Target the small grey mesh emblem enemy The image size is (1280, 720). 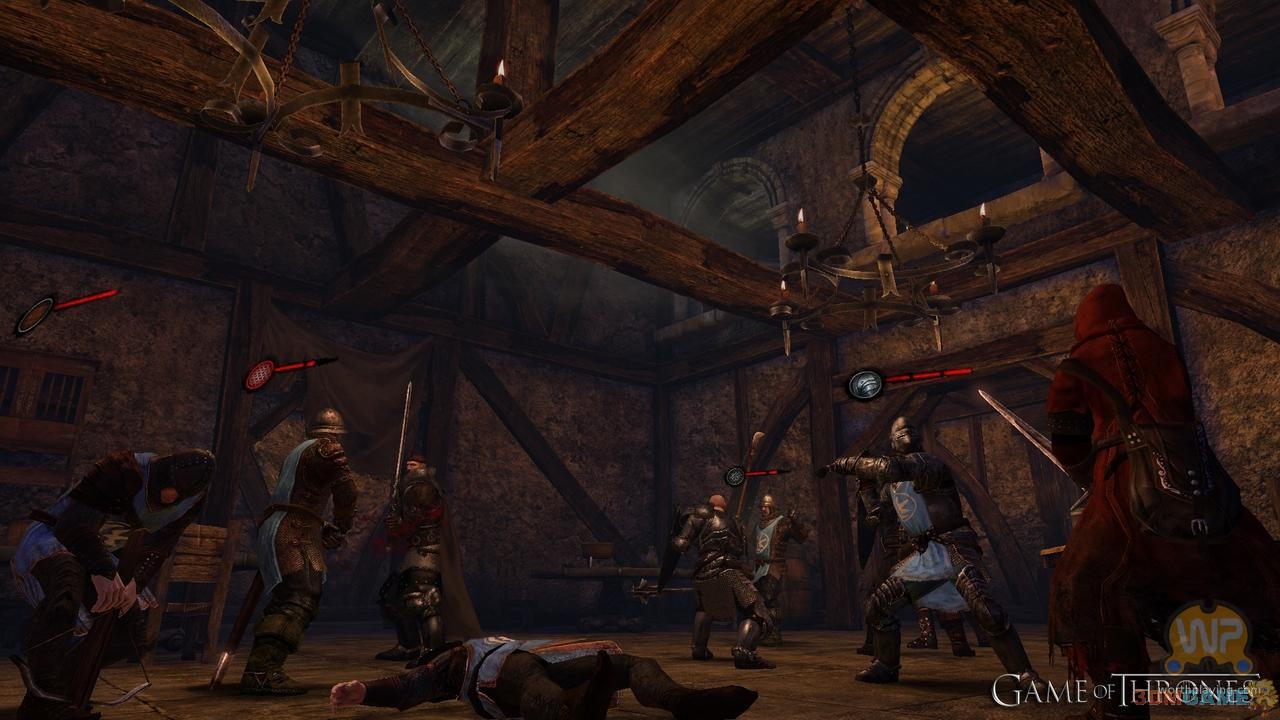click(x=736, y=476)
